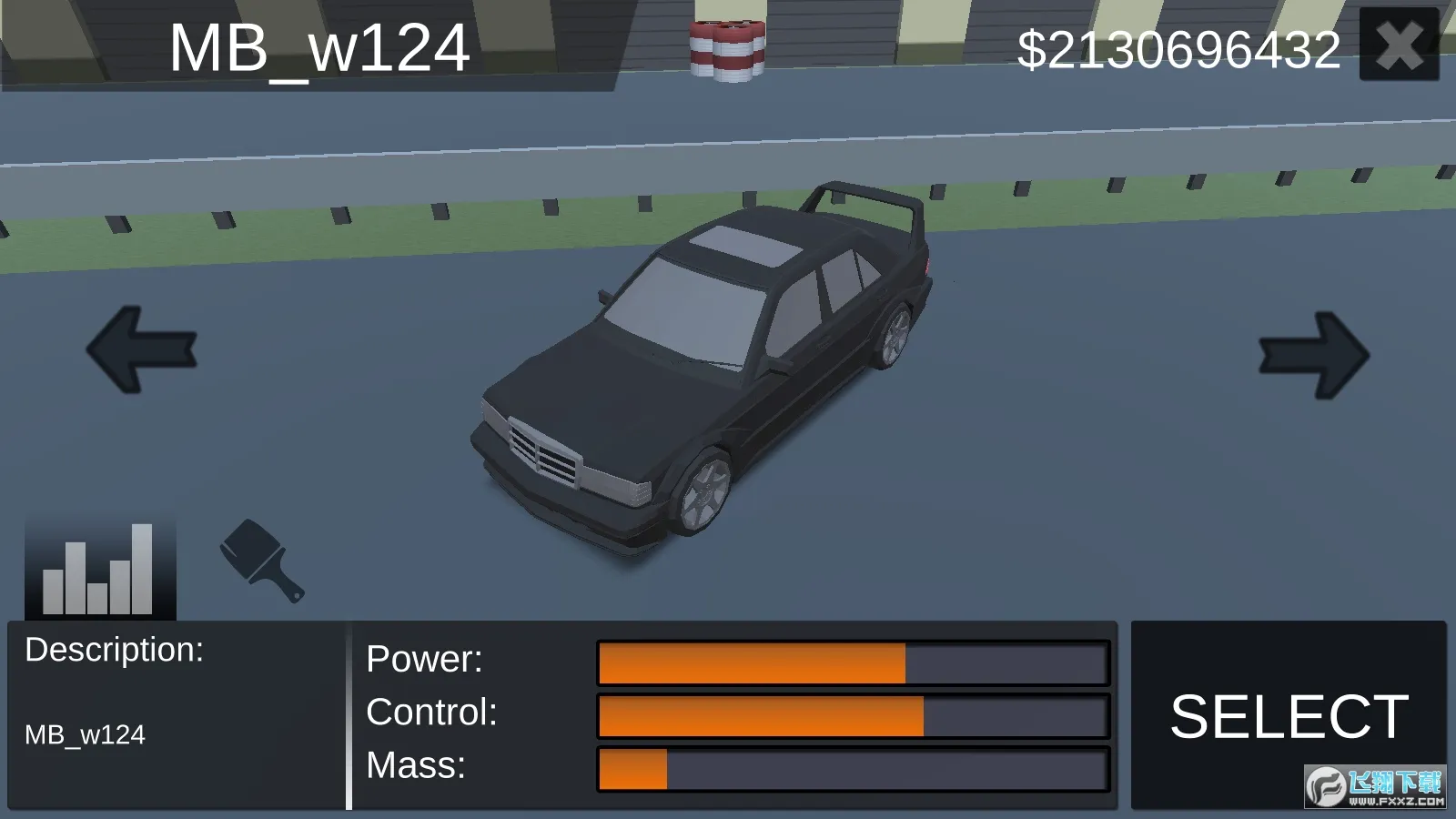Show the next car with right arrow
1456x819 pixels.
click(x=1313, y=355)
